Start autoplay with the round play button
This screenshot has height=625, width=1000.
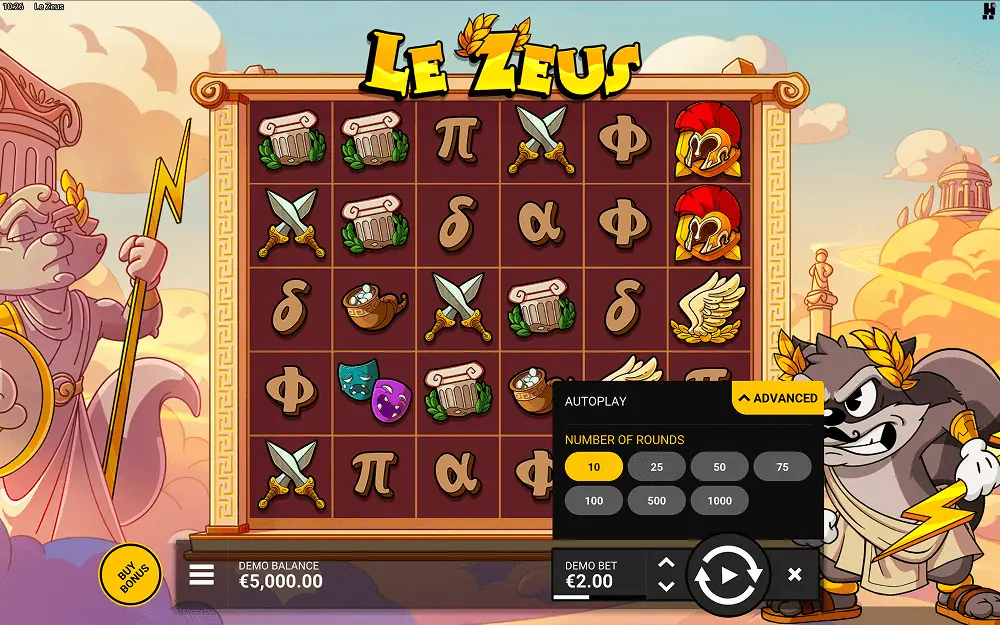[729, 575]
